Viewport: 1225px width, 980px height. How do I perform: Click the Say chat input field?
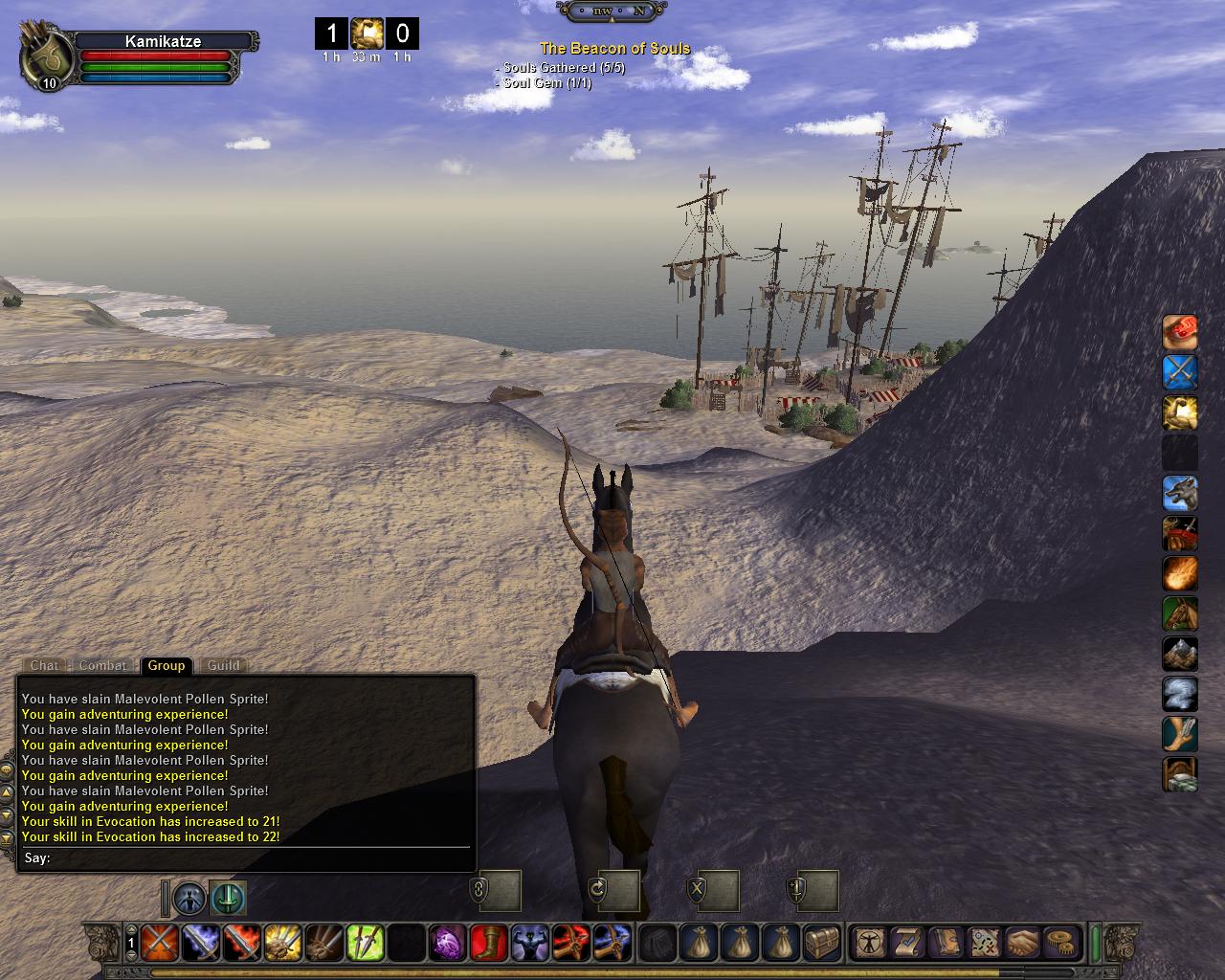pos(258,857)
